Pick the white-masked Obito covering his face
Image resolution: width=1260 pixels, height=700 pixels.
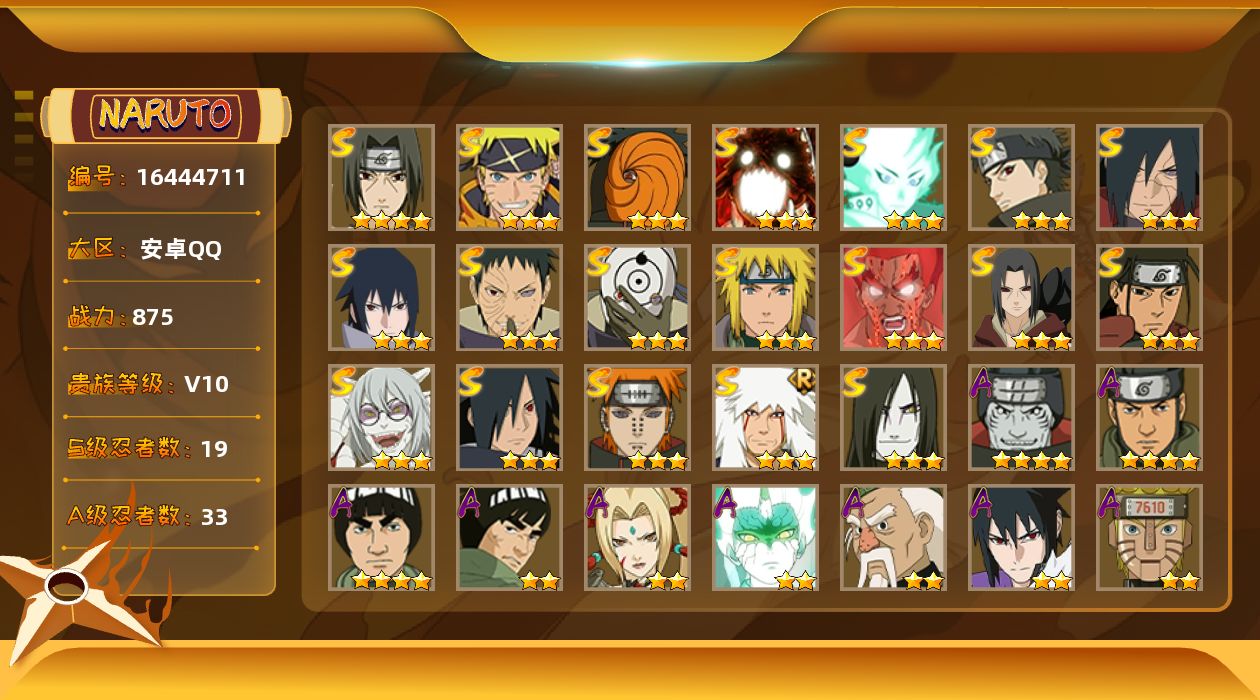pyautogui.click(x=637, y=297)
